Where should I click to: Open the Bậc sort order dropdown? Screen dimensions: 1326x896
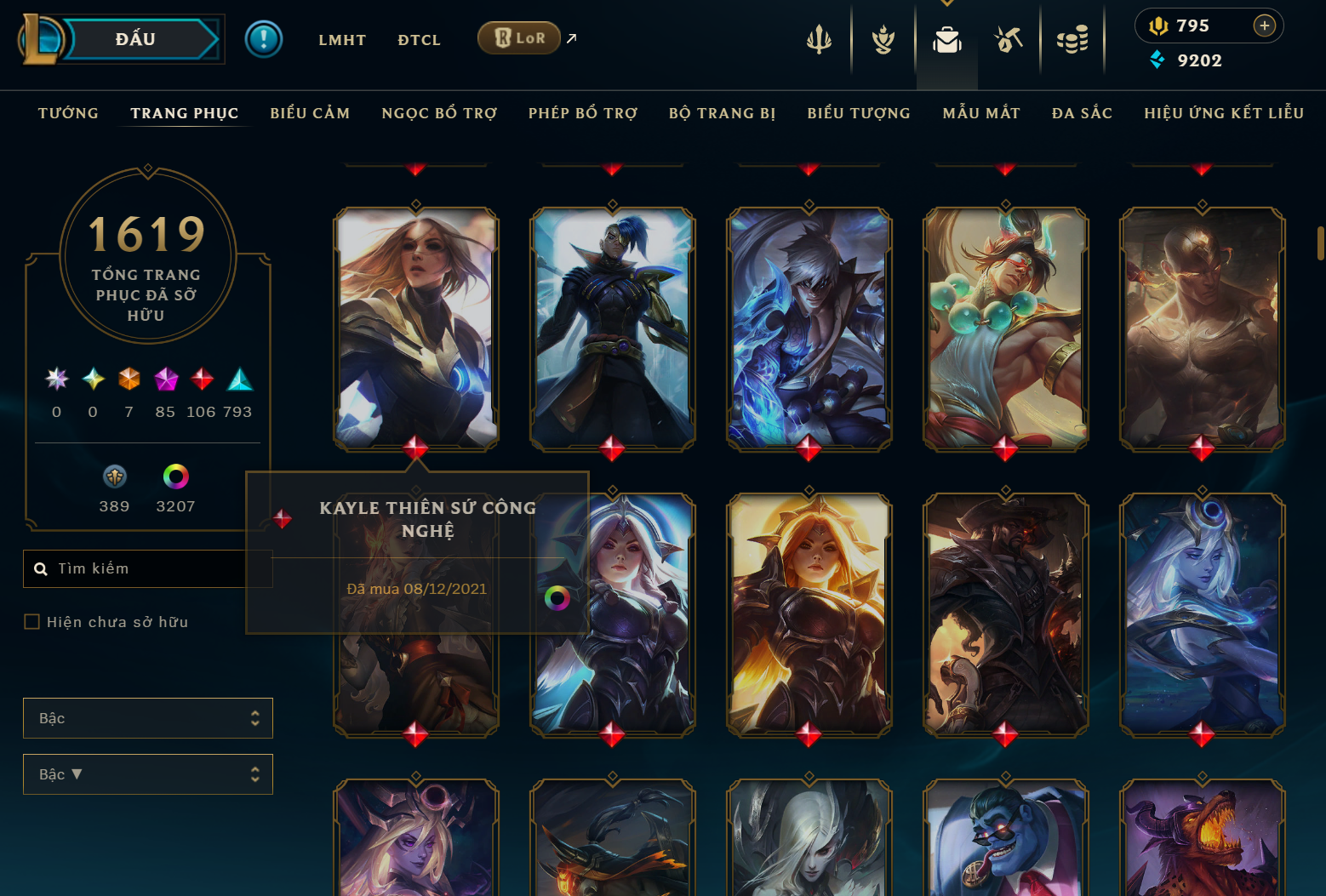[148, 774]
